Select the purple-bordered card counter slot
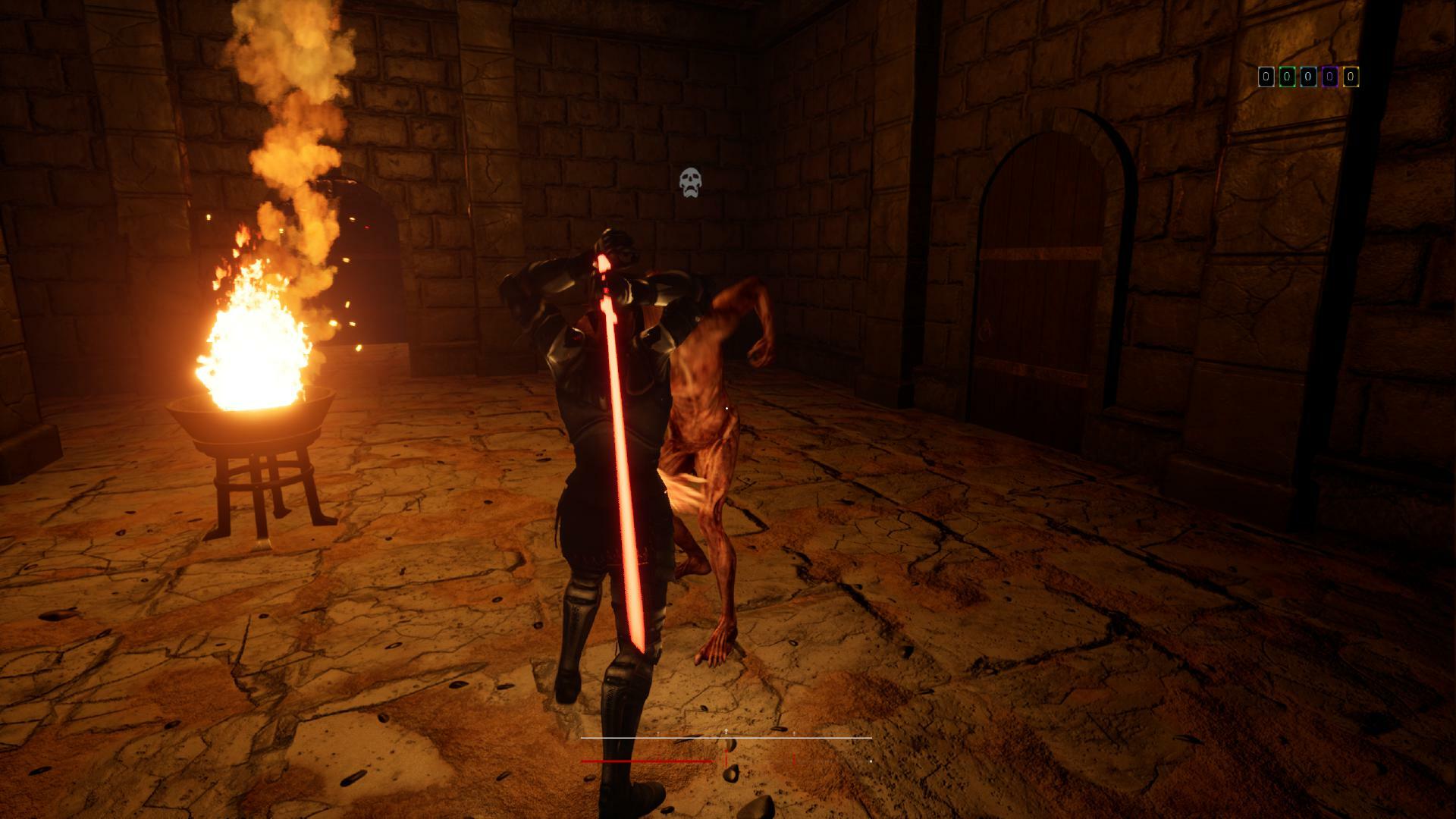Viewport: 1456px width, 819px height. 1329,77
